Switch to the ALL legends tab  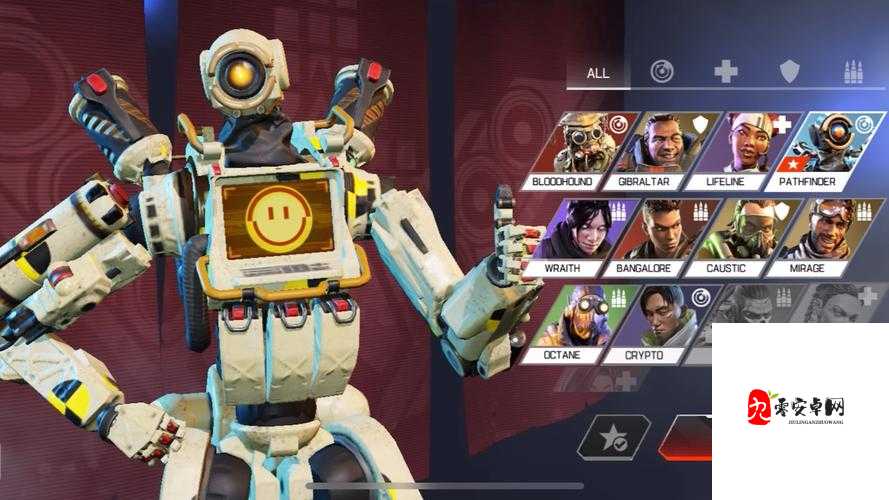tap(598, 72)
